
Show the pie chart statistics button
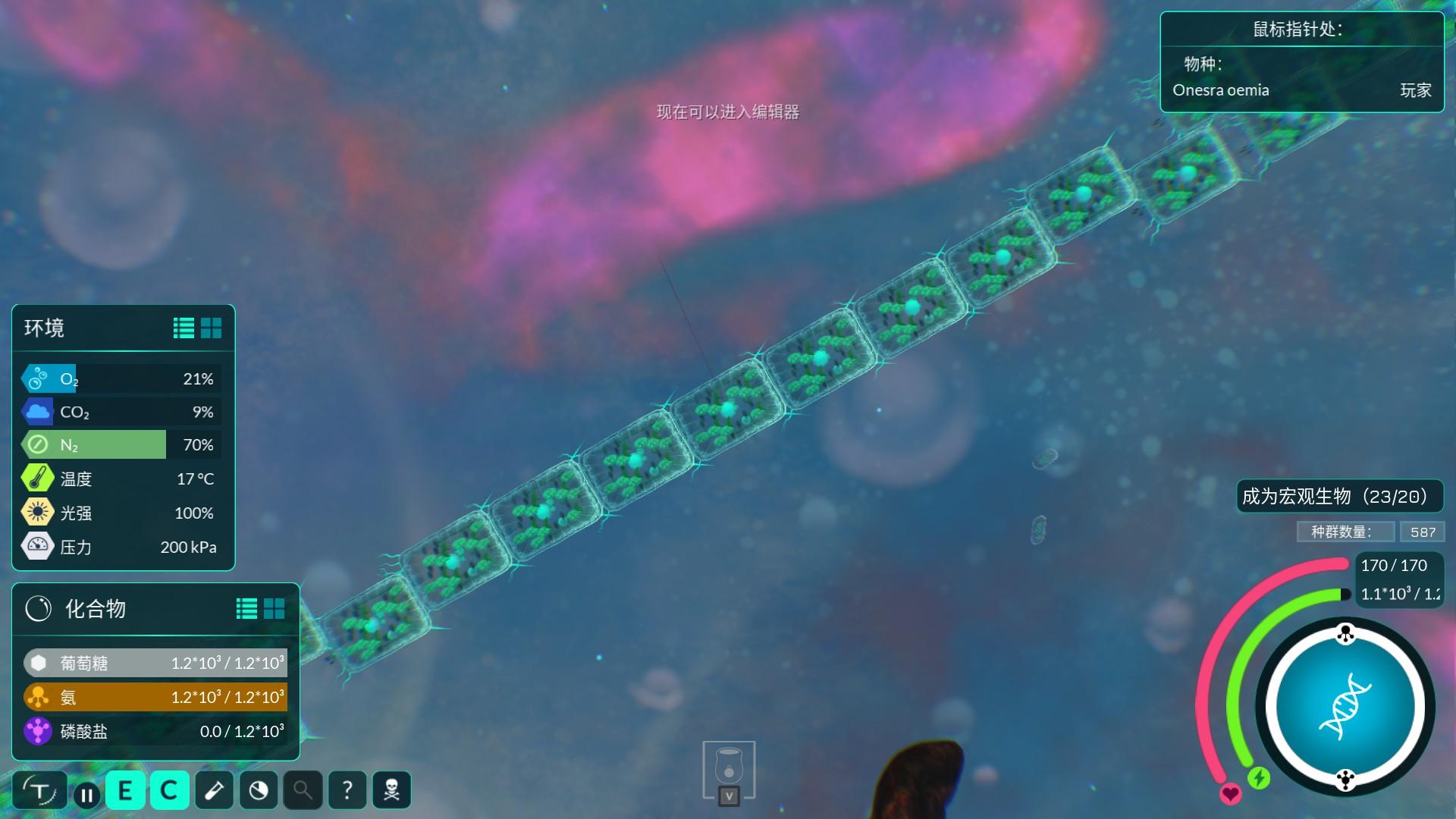(259, 791)
